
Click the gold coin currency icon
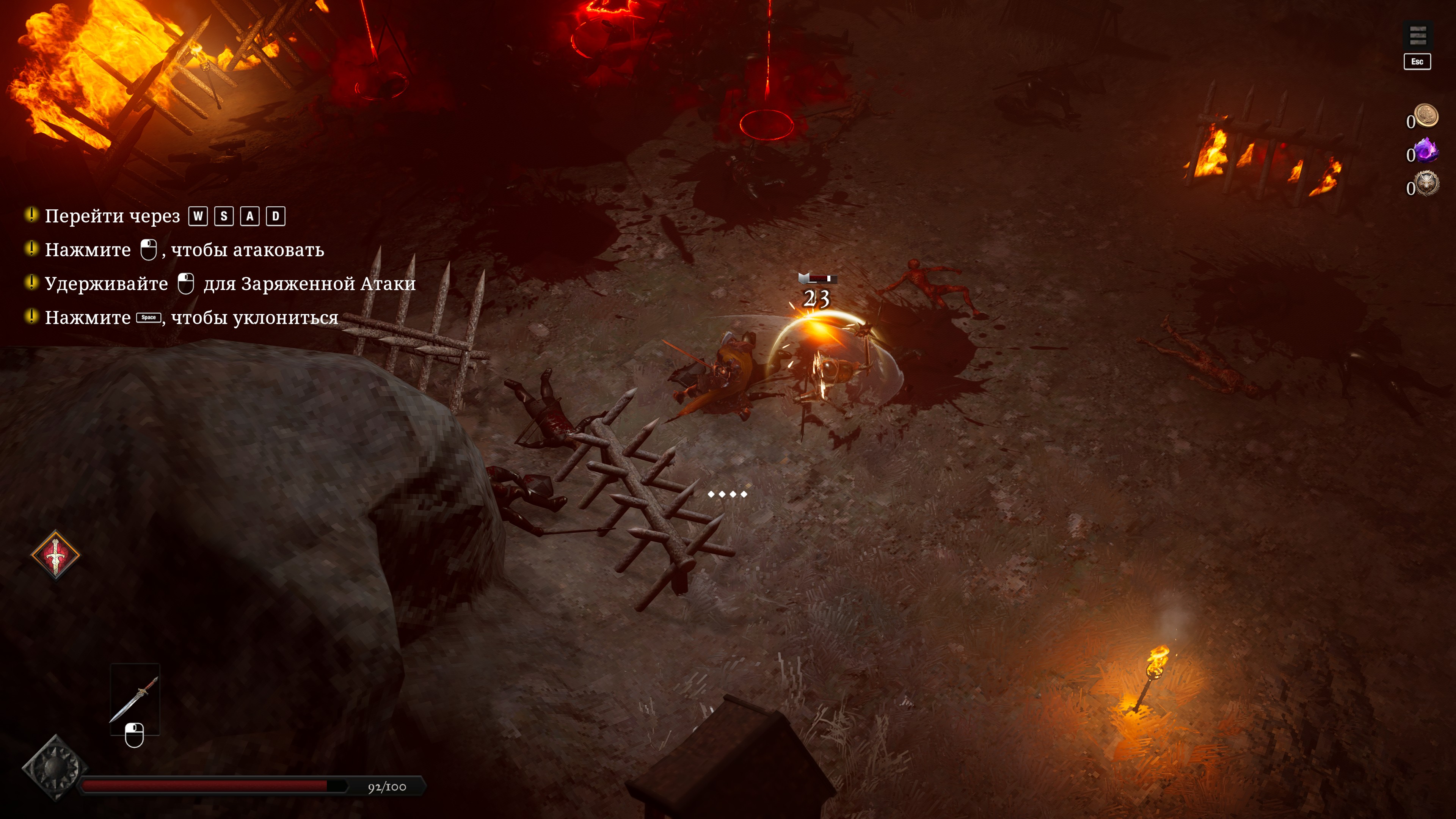1426,115
